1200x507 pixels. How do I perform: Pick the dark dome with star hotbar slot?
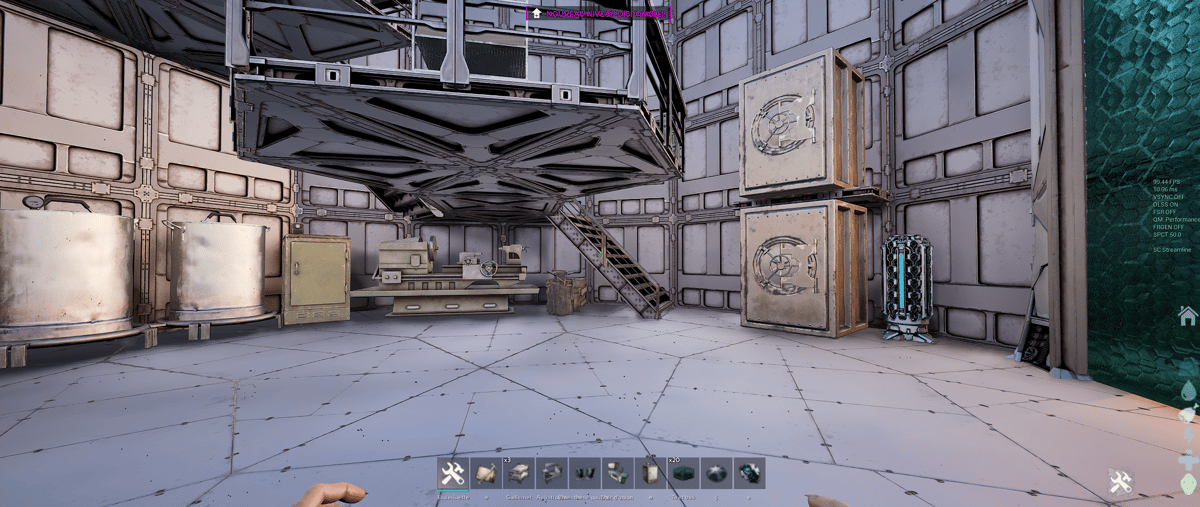point(716,473)
